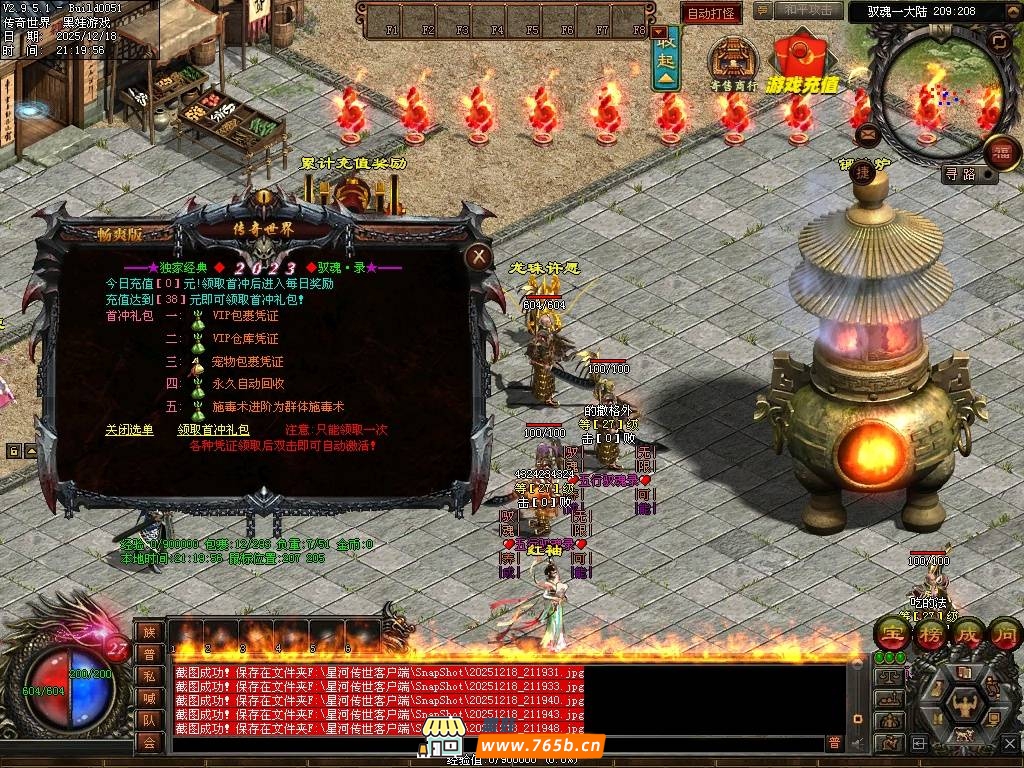Click the 关闭选单 link
The height and width of the screenshot is (768, 1024).
130,430
